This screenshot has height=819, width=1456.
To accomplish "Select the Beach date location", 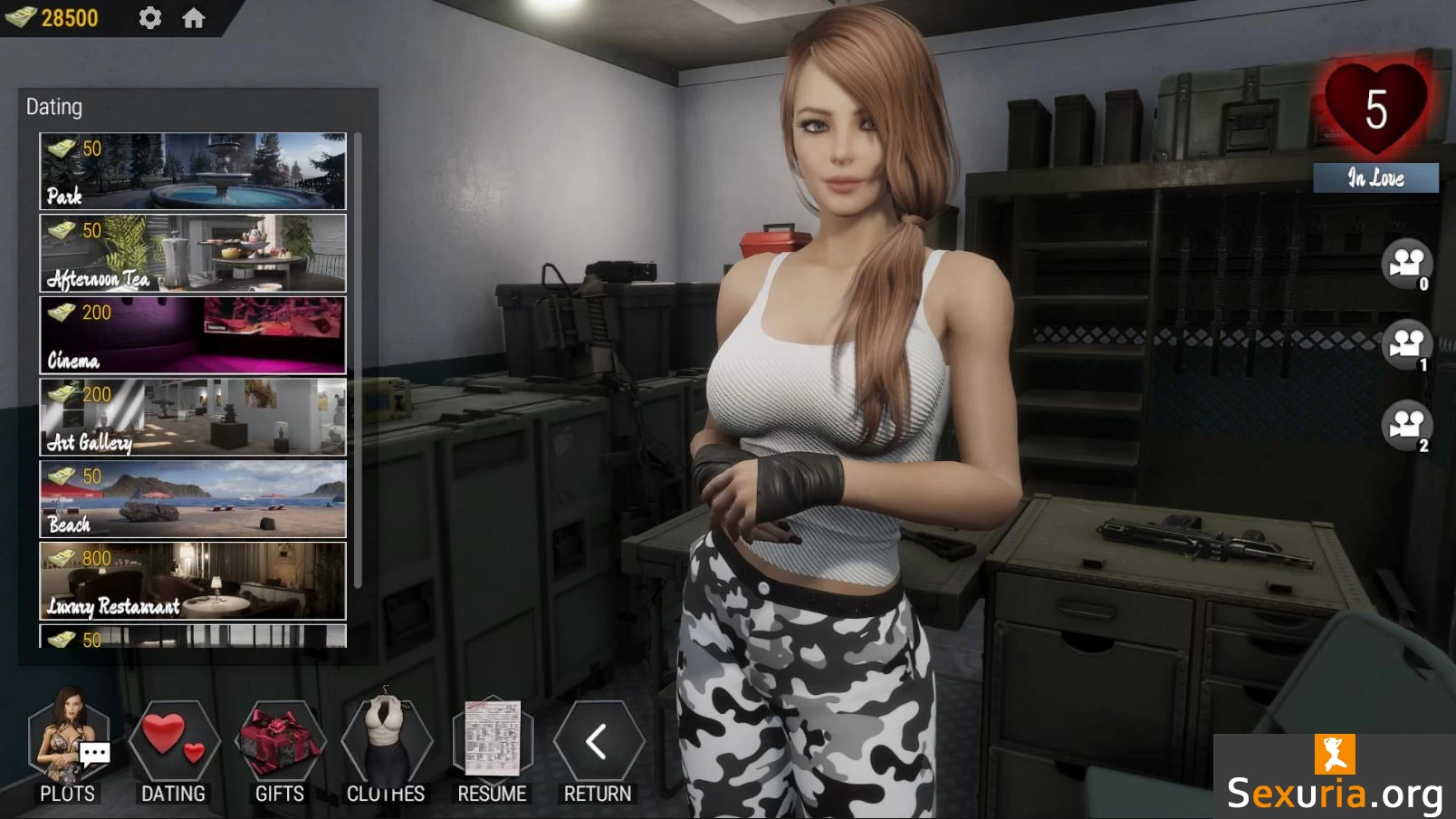I will pyautogui.click(x=193, y=499).
